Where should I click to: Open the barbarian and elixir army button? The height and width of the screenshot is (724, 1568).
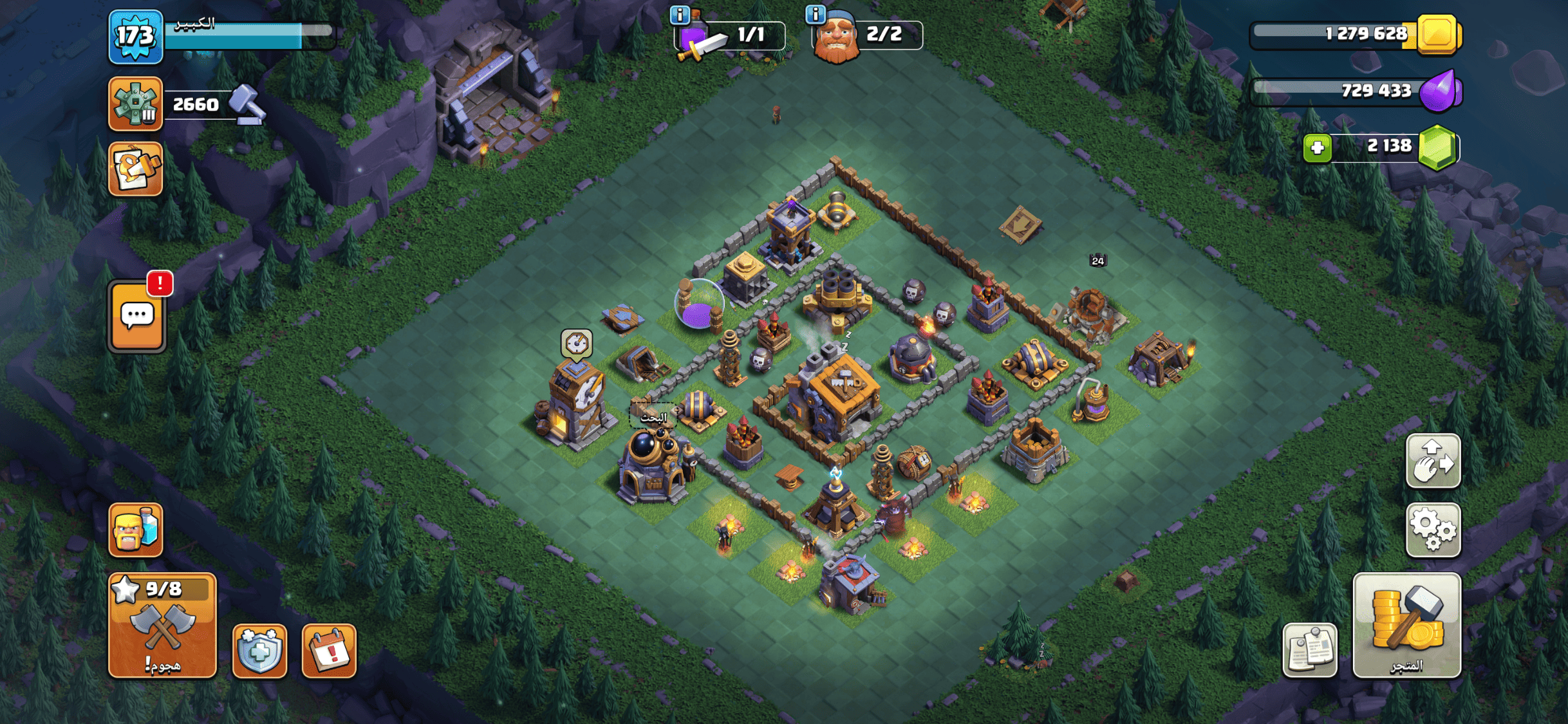pos(135,530)
